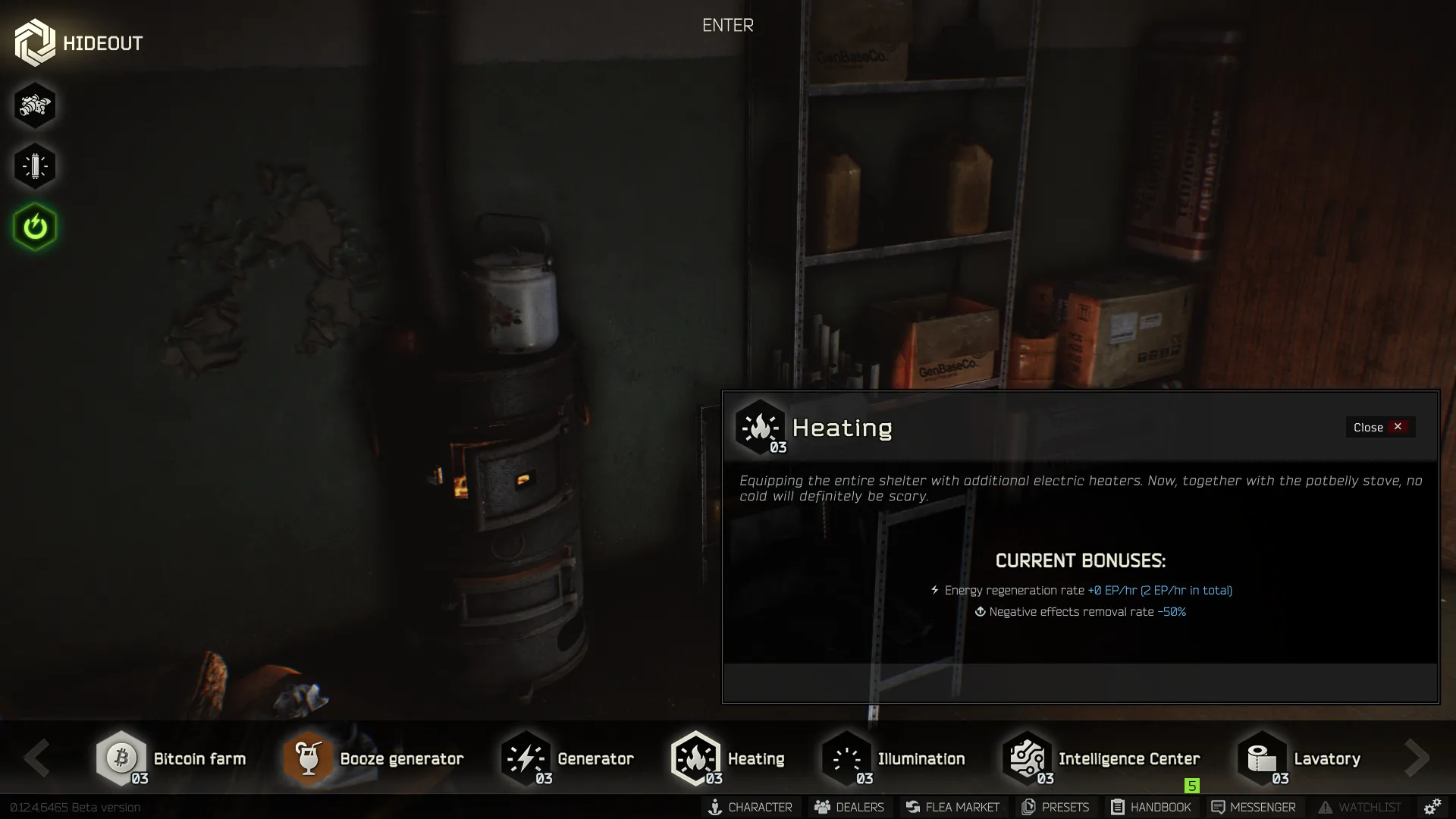
Task: Toggle the green generator power switch
Action: coord(35,226)
